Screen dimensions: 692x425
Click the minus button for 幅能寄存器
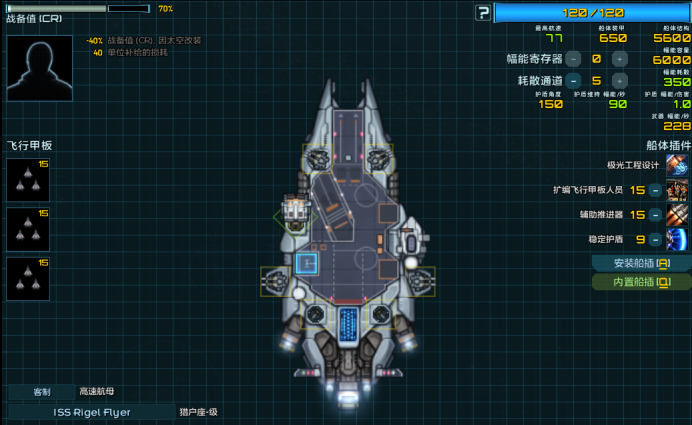[x=573, y=59]
